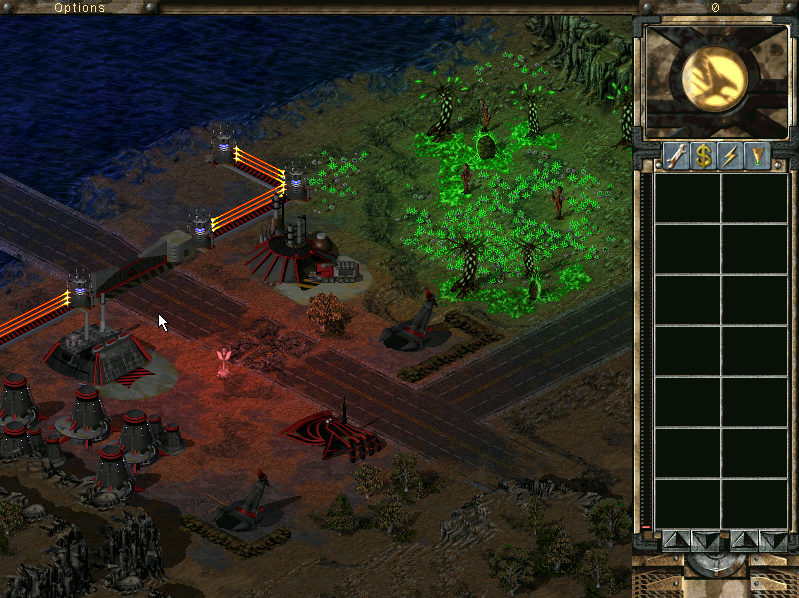The width and height of the screenshot is (799, 598).
Task: Click the structures column scroll-up arrow
Action: click(x=675, y=540)
